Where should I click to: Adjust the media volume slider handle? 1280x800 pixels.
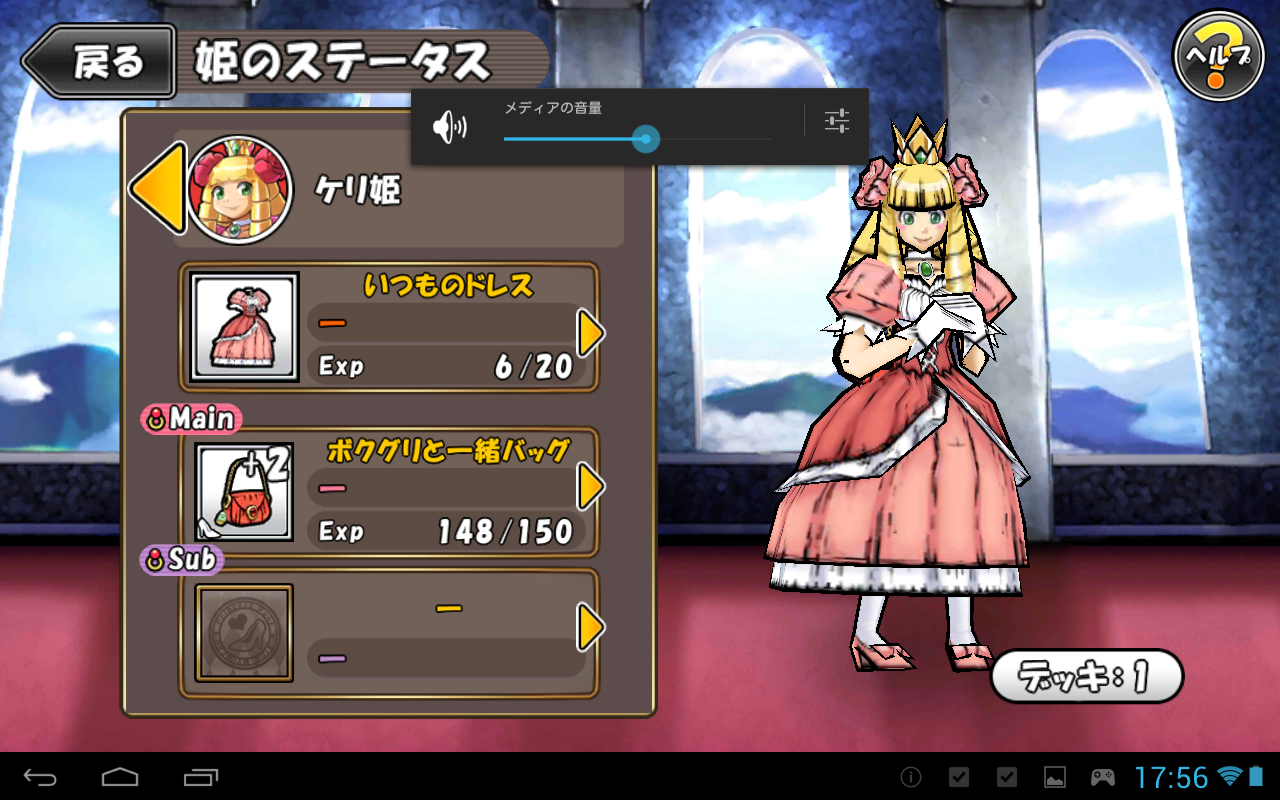[x=646, y=139]
